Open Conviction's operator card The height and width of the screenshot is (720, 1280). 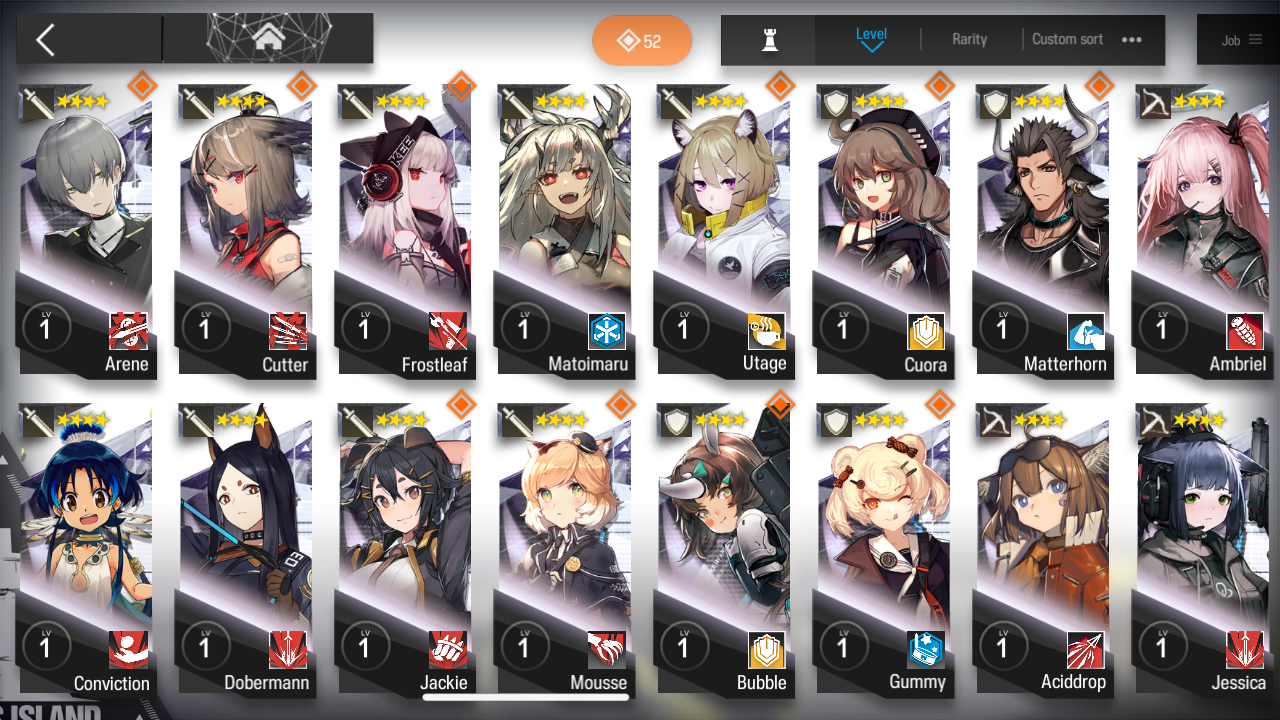[x=86, y=550]
